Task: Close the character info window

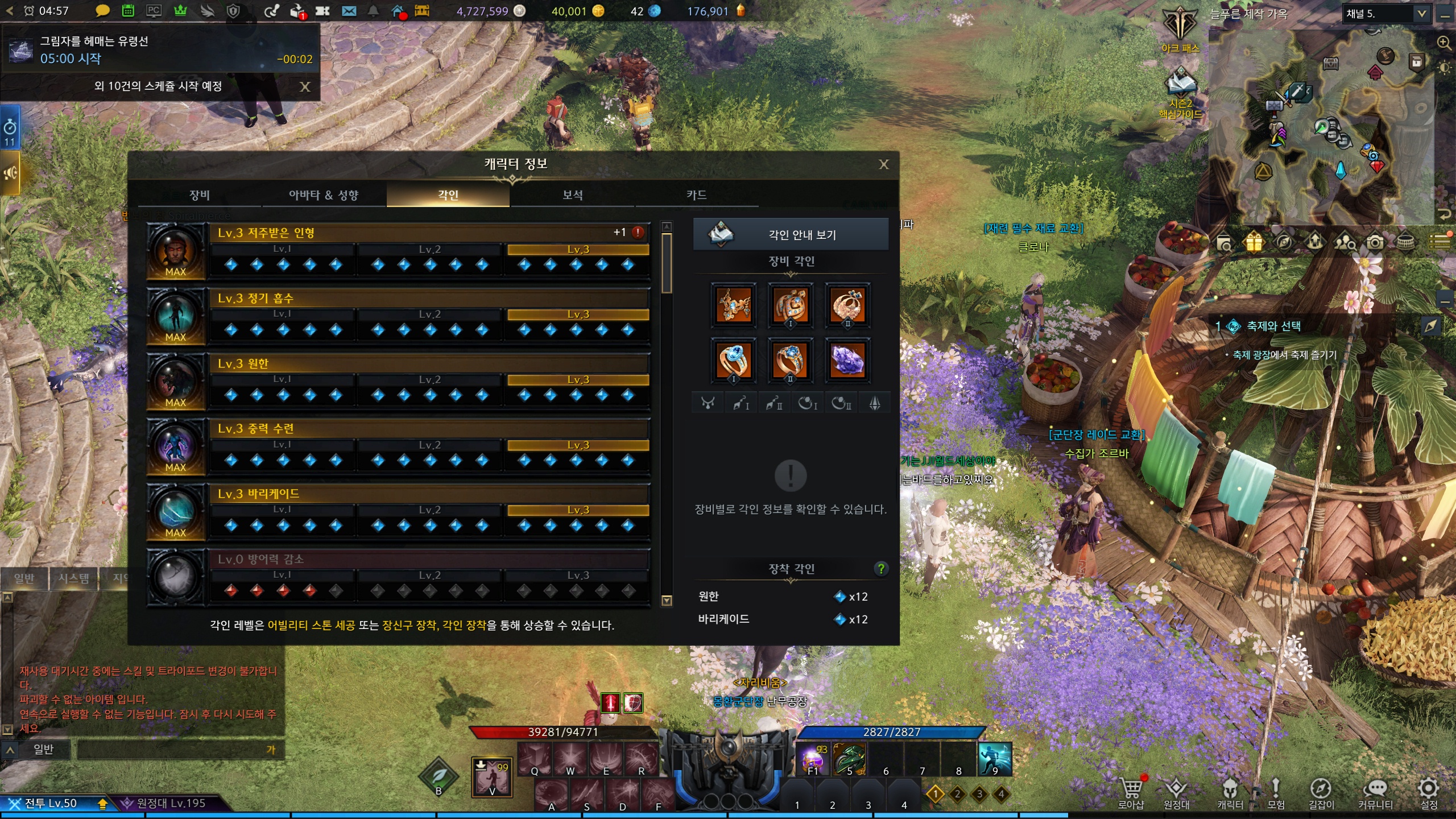Action: 883,165
